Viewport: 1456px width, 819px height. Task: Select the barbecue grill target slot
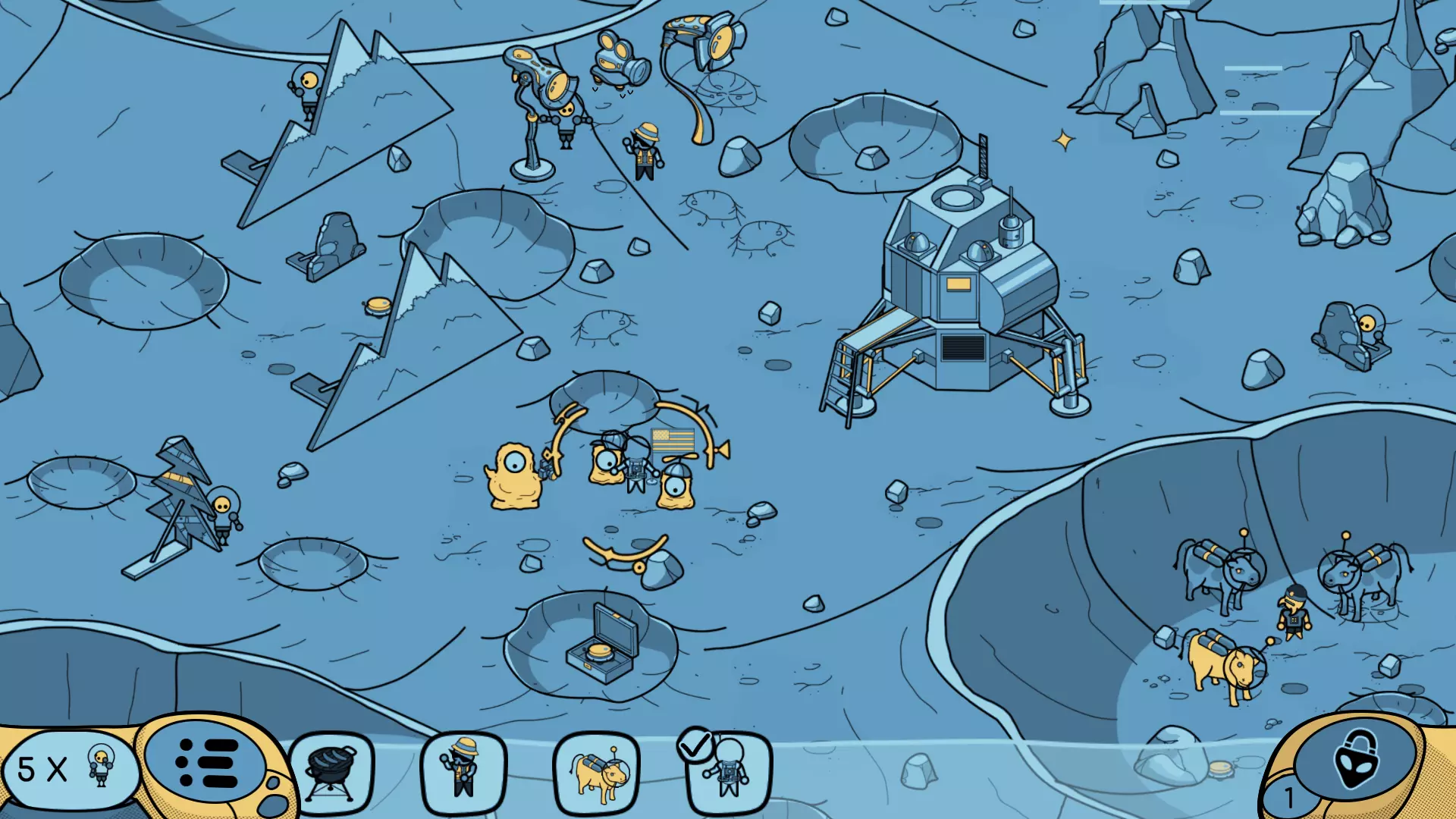click(331, 773)
